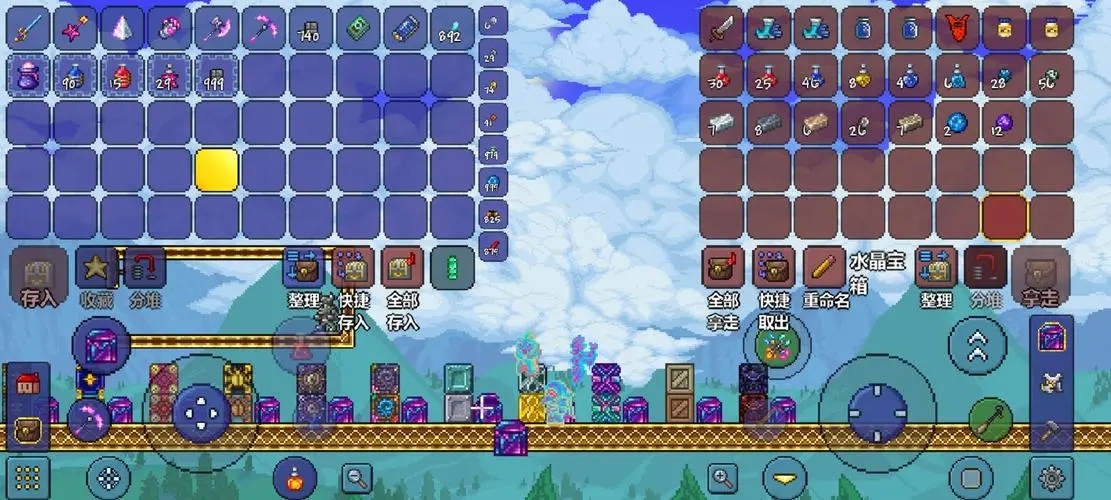This screenshot has height=500, width=1111.
Task: Rename the chest with the 重命名 pencil button
Action: [824, 269]
